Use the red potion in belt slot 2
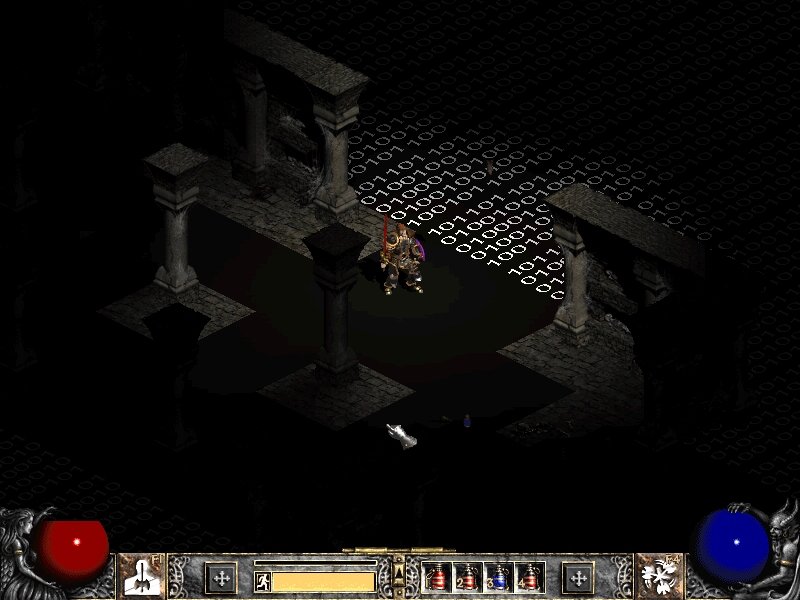This screenshot has height=600, width=800. click(x=468, y=577)
